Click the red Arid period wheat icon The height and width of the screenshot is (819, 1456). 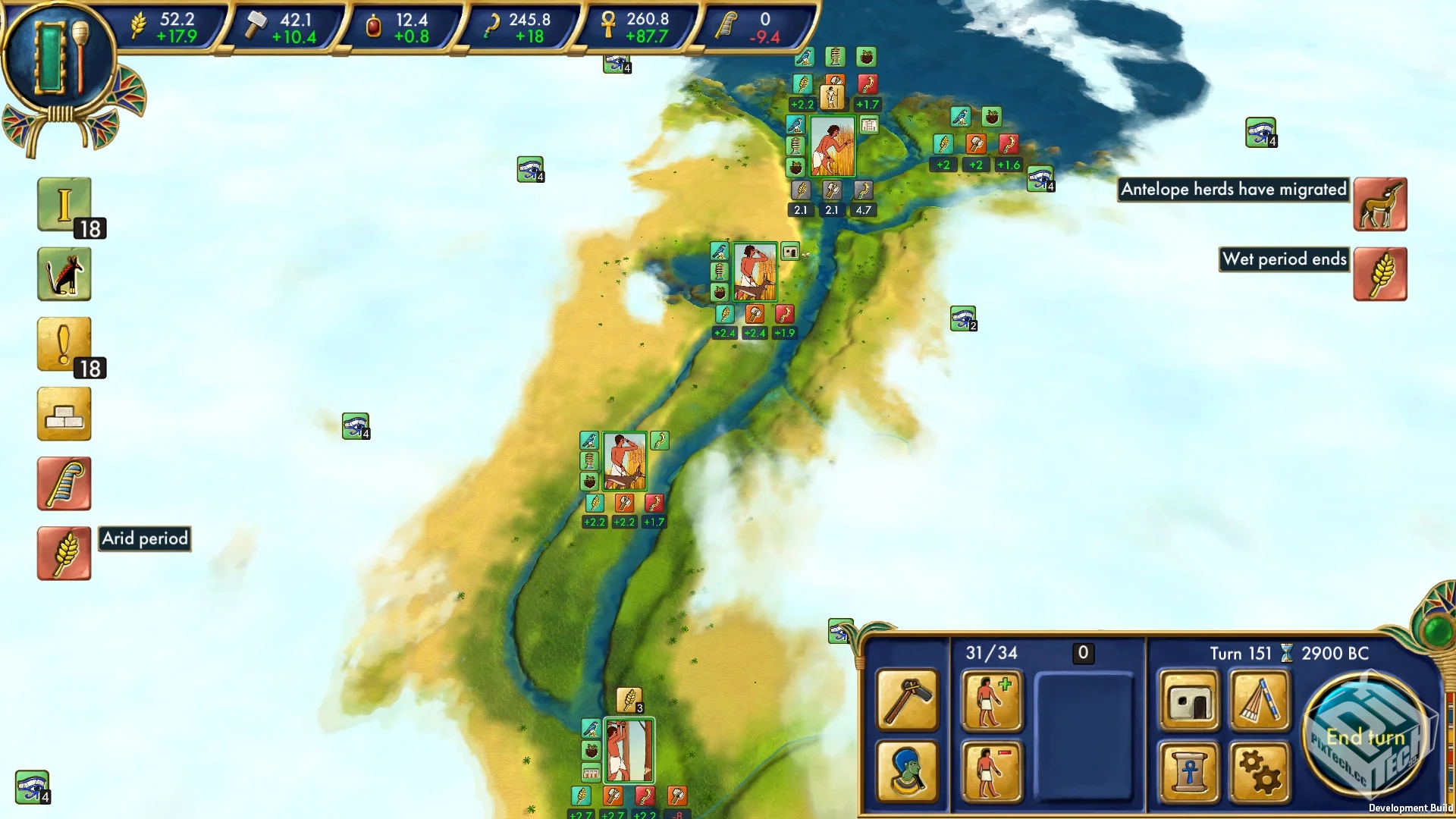[x=64, y=554]
